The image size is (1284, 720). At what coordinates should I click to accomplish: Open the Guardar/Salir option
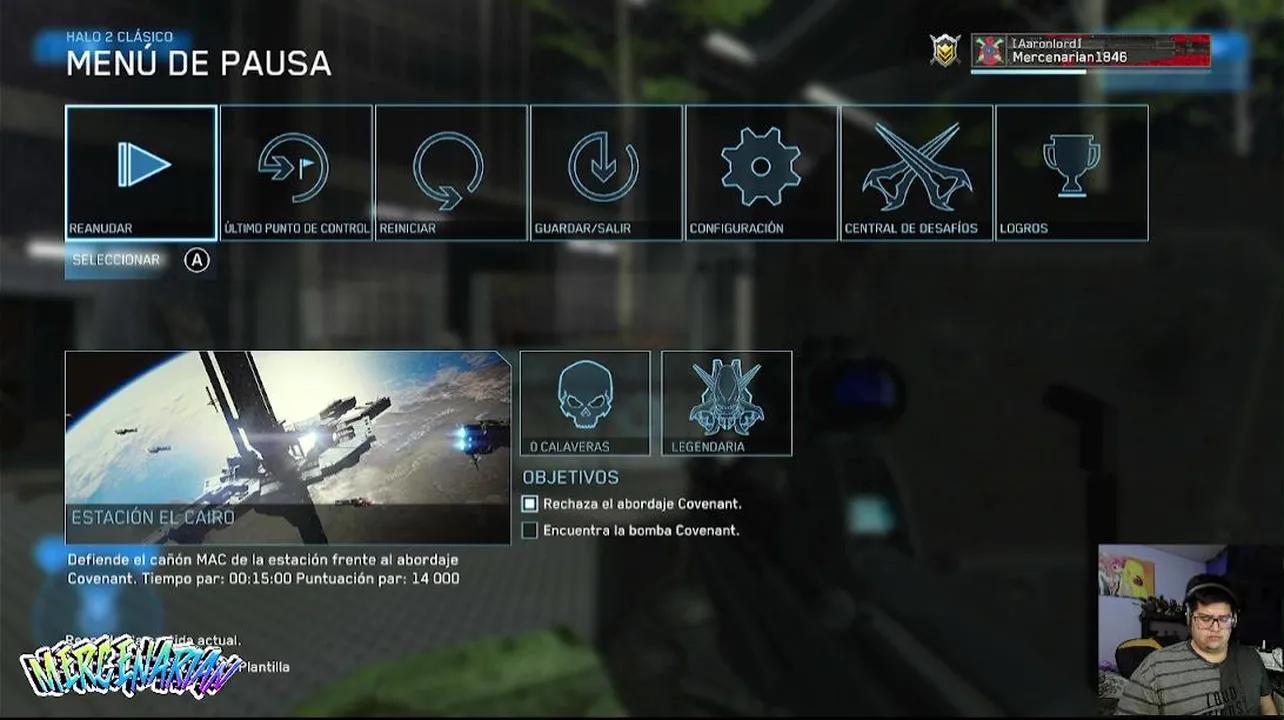[x=606, y=172]
